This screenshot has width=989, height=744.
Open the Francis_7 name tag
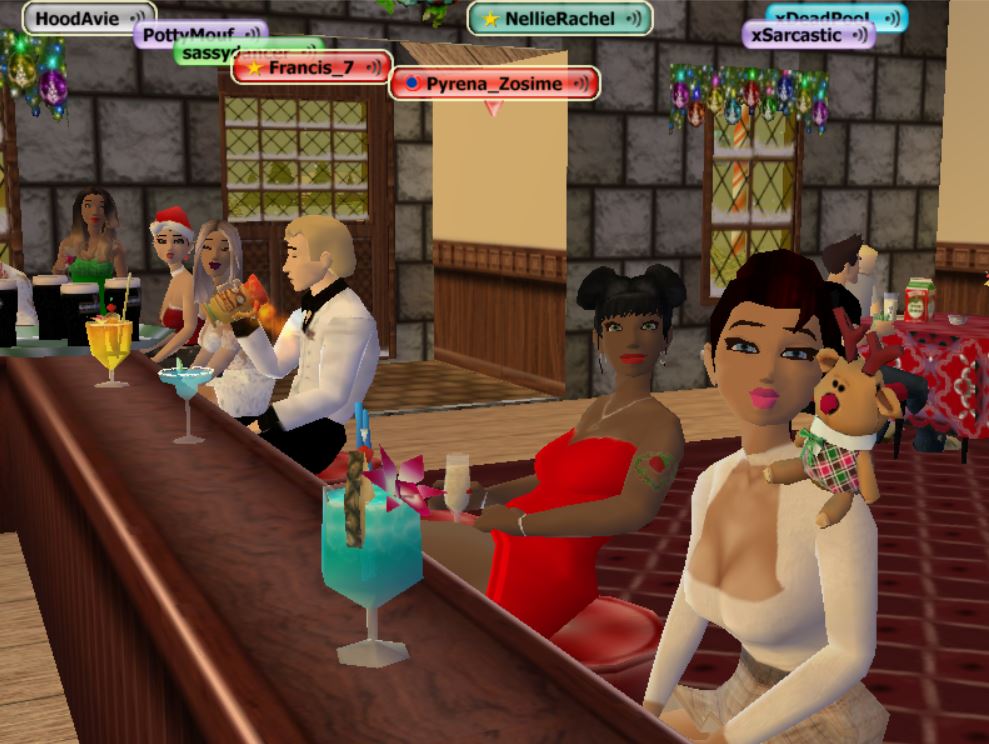305,68
